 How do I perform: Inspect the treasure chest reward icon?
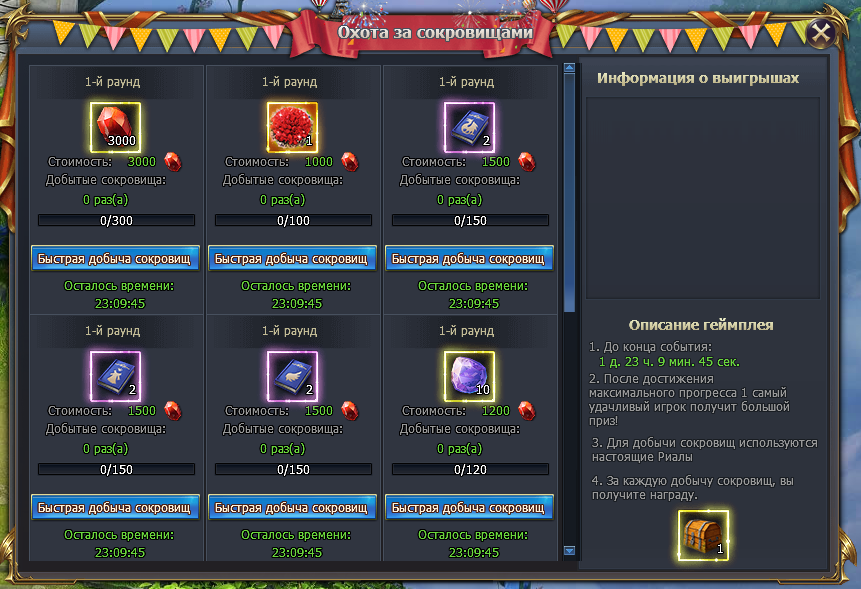tap(703, 535)
